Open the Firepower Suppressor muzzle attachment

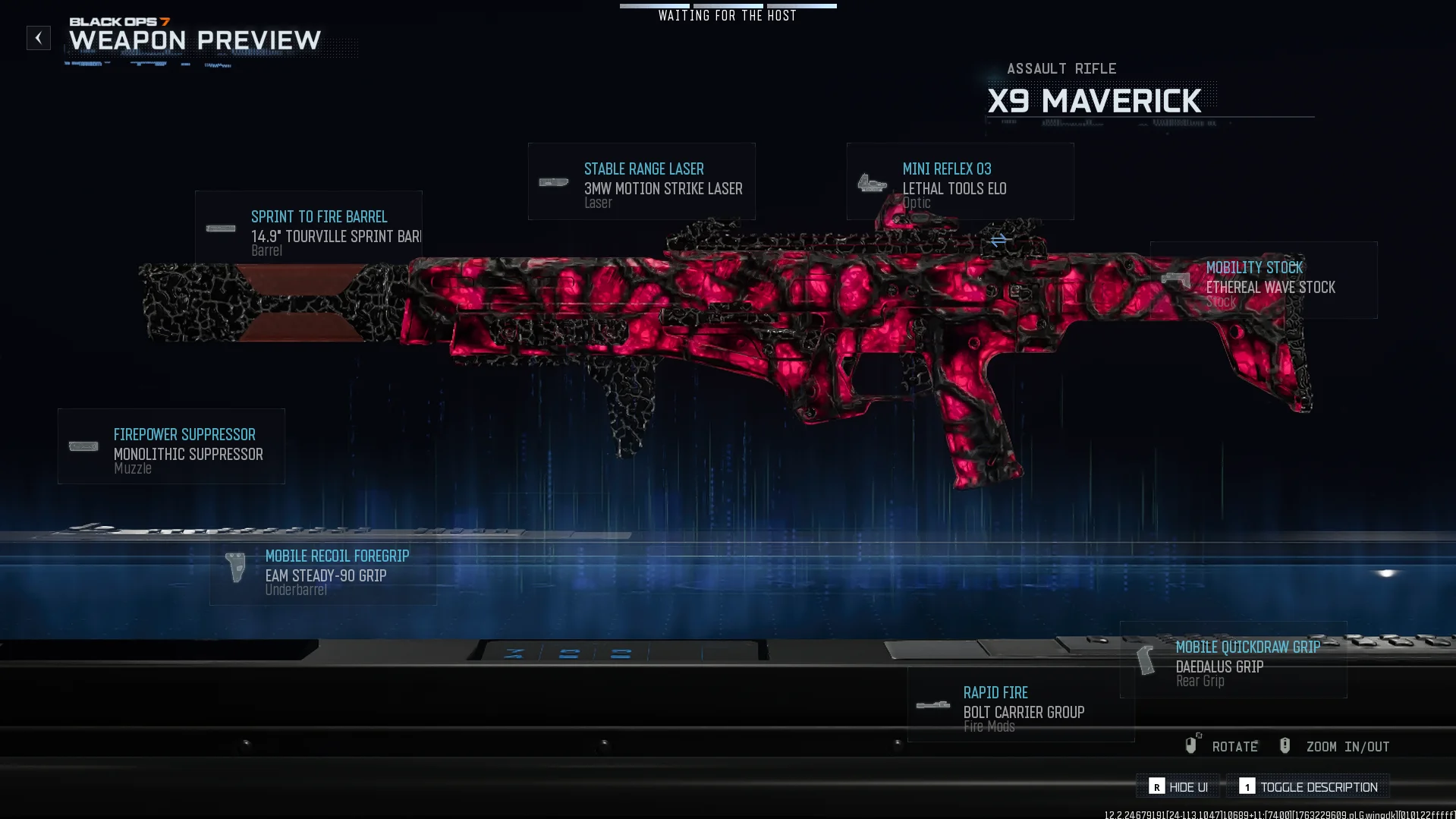pos(171,447)
